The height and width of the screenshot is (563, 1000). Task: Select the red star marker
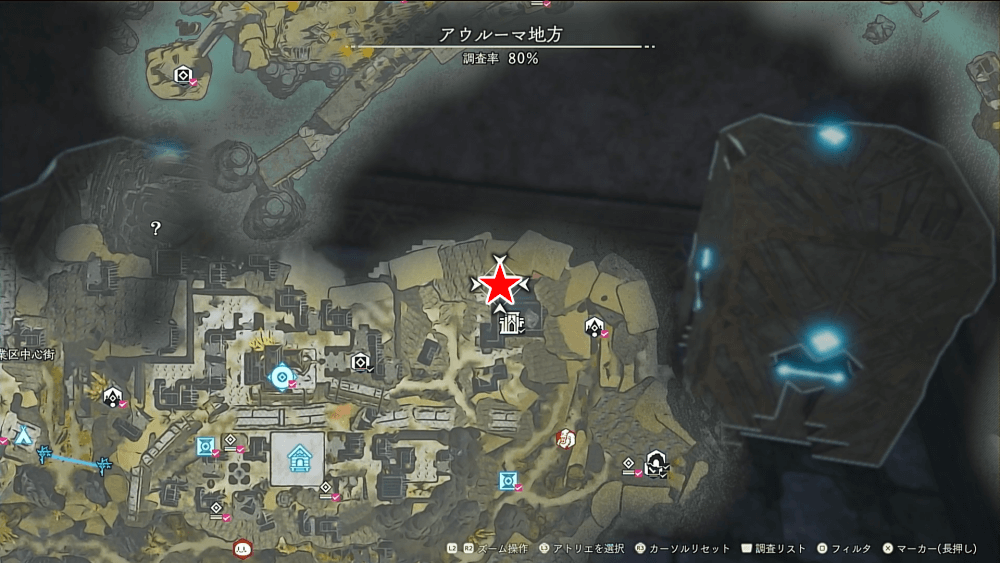499,286
